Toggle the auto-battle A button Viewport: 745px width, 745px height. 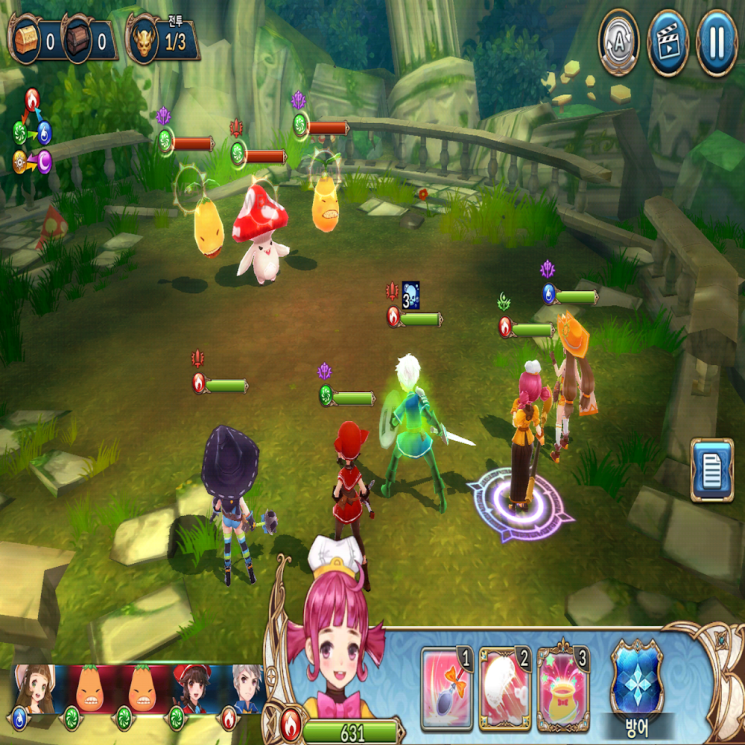[x=618, y=42]
